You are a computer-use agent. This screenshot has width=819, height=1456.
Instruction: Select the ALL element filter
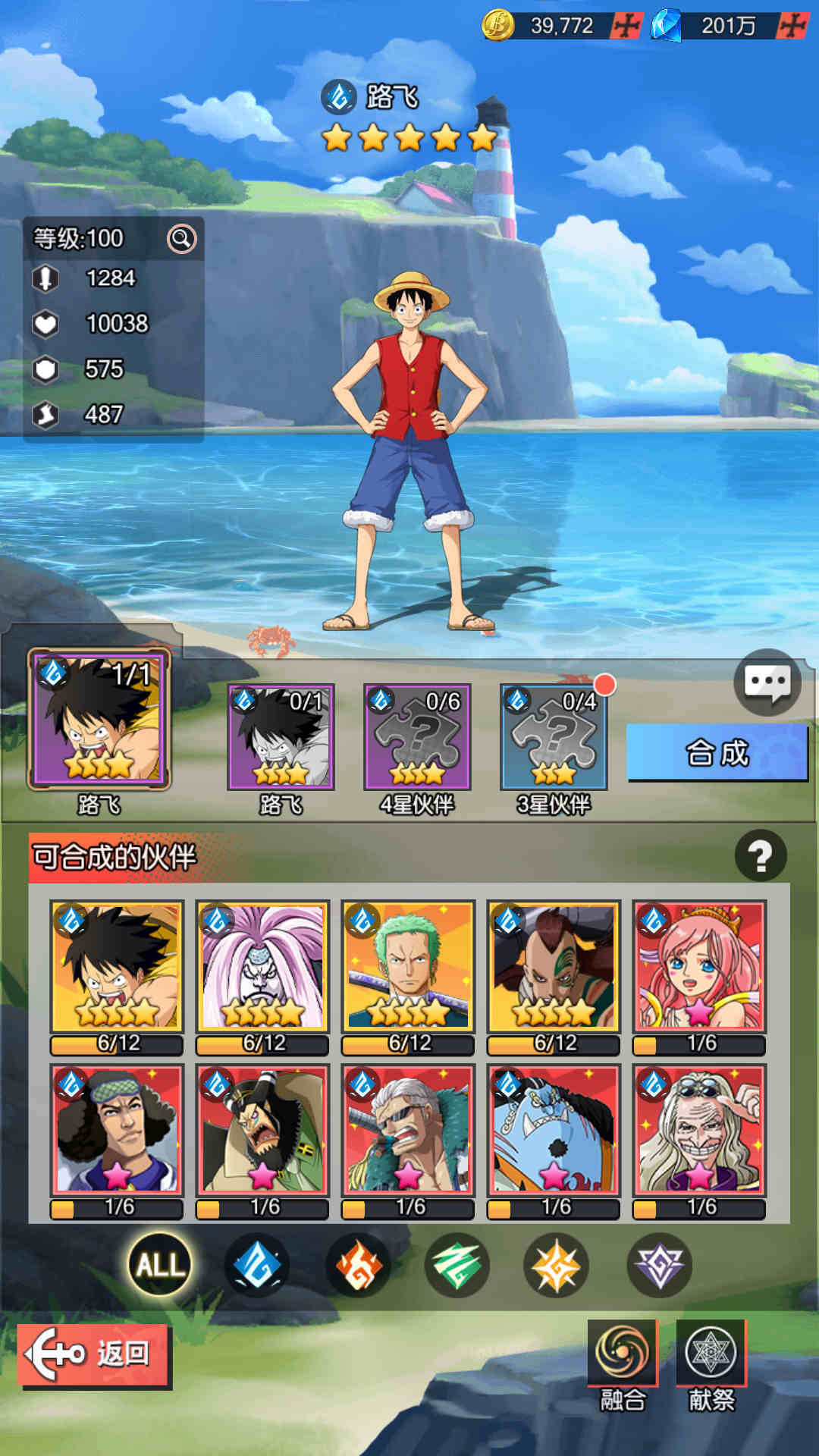160,1264
